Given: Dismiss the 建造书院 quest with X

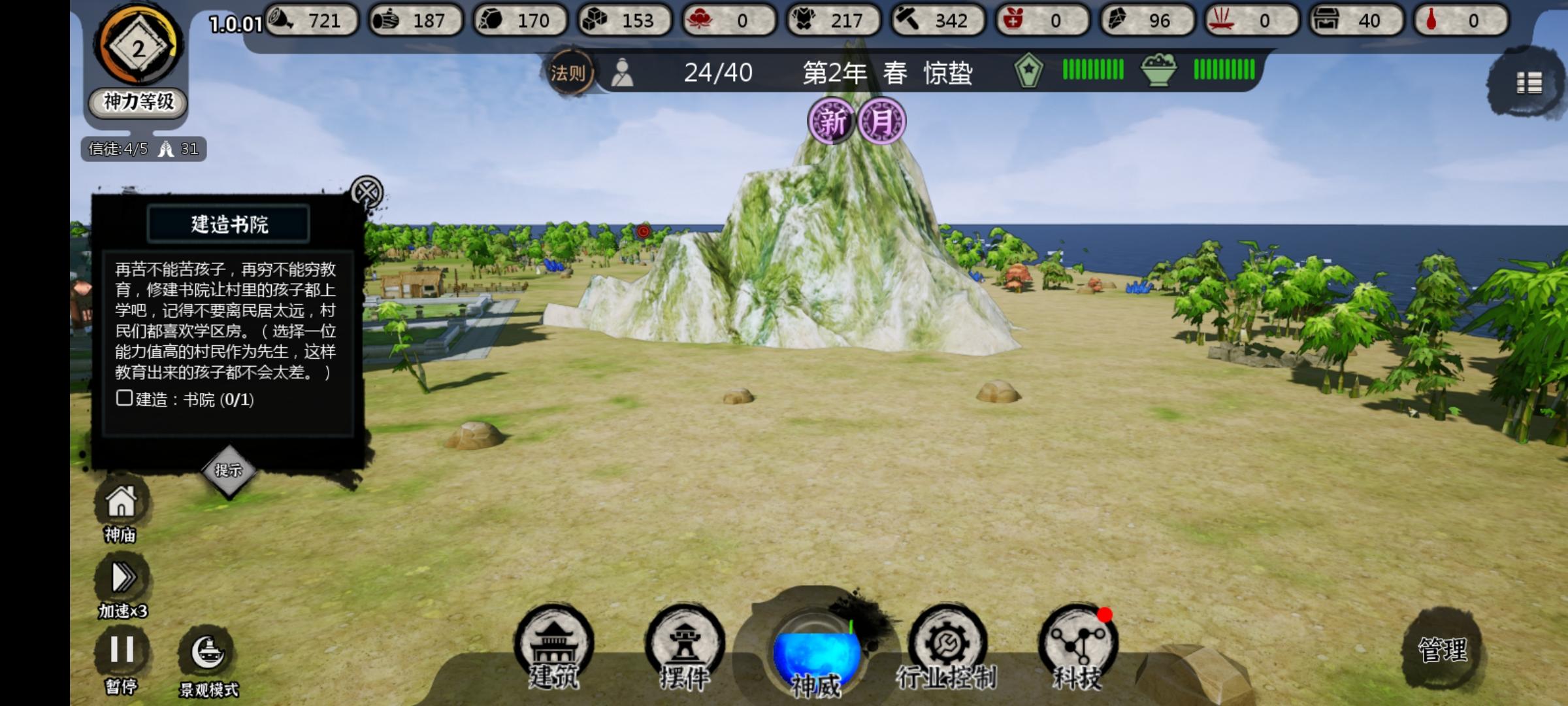Looking at the screenshot, I should click(x=367, y=192).
